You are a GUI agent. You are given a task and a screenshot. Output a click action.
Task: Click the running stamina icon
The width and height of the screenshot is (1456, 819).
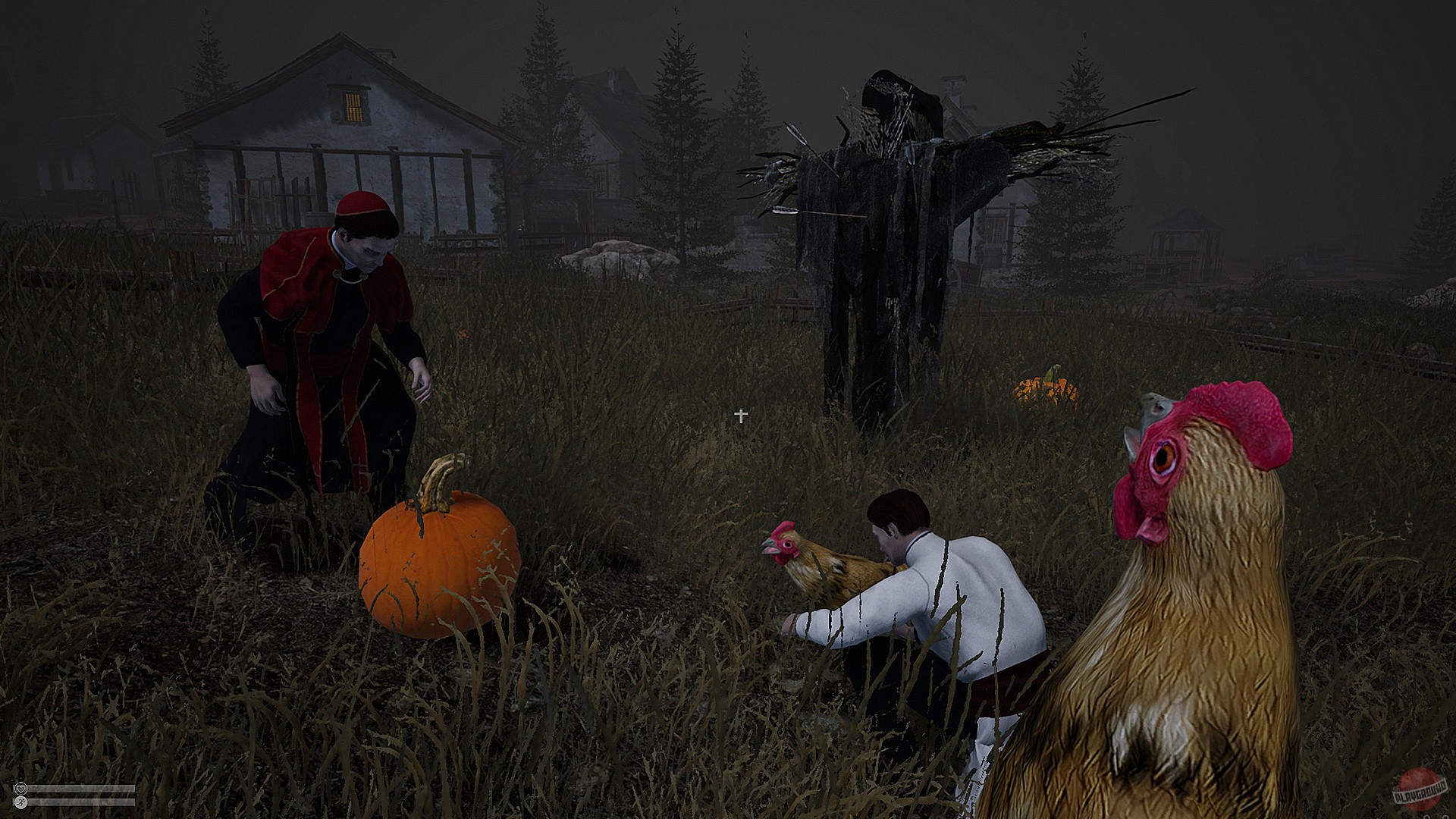point(21,802)
